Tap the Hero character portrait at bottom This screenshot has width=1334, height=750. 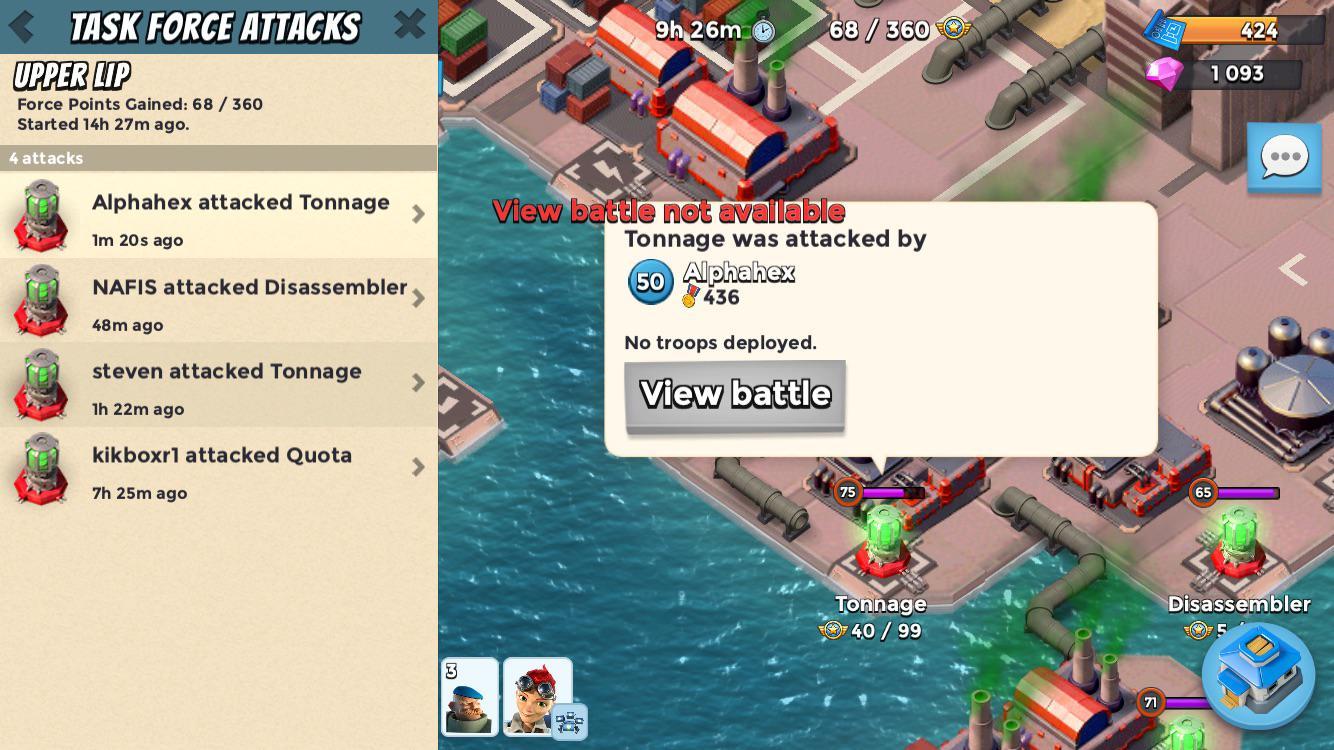(x=540, y=697)
